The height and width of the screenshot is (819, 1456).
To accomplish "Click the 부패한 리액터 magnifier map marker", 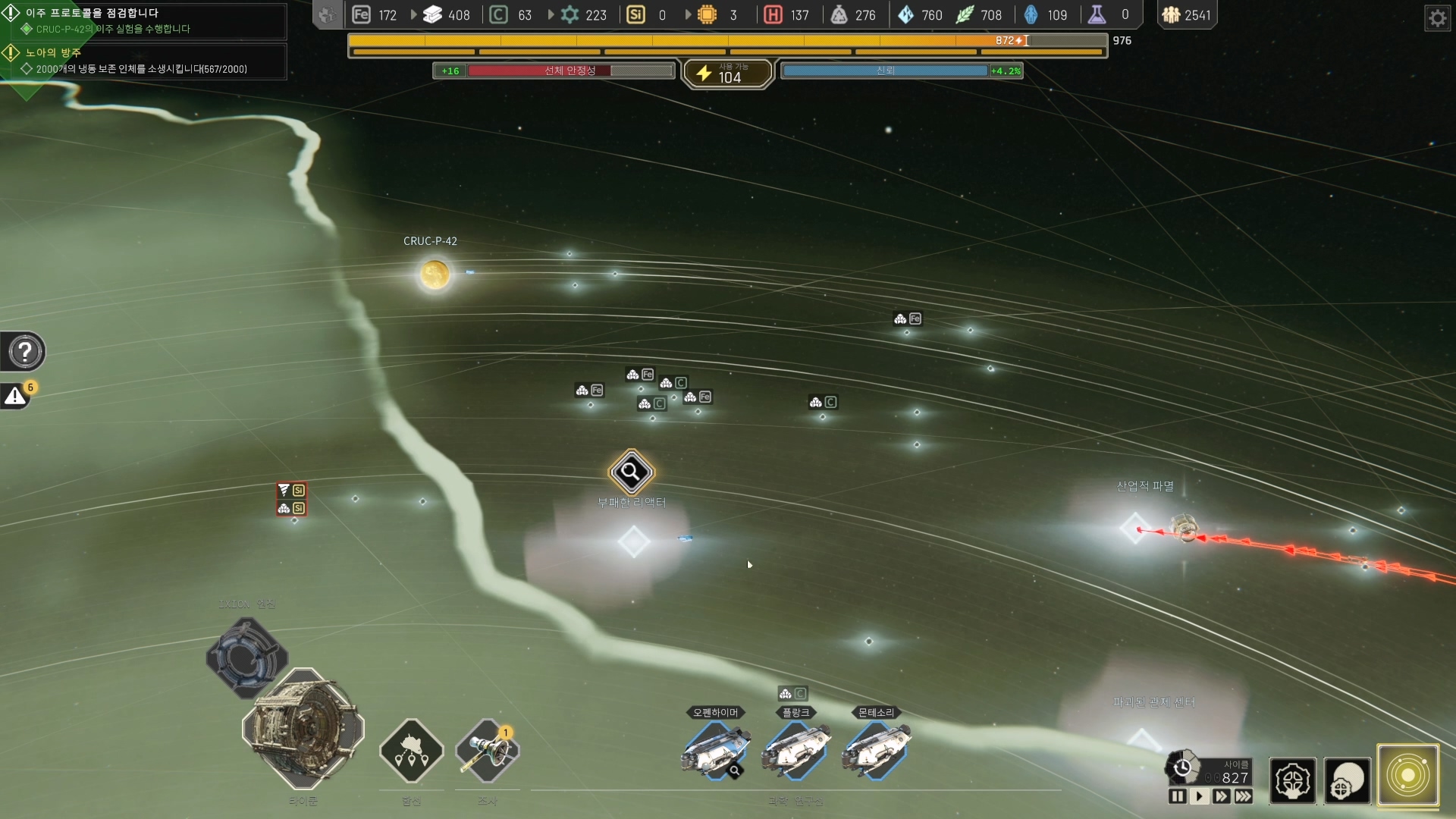I will pyautogui.click(x=631, y=472).
